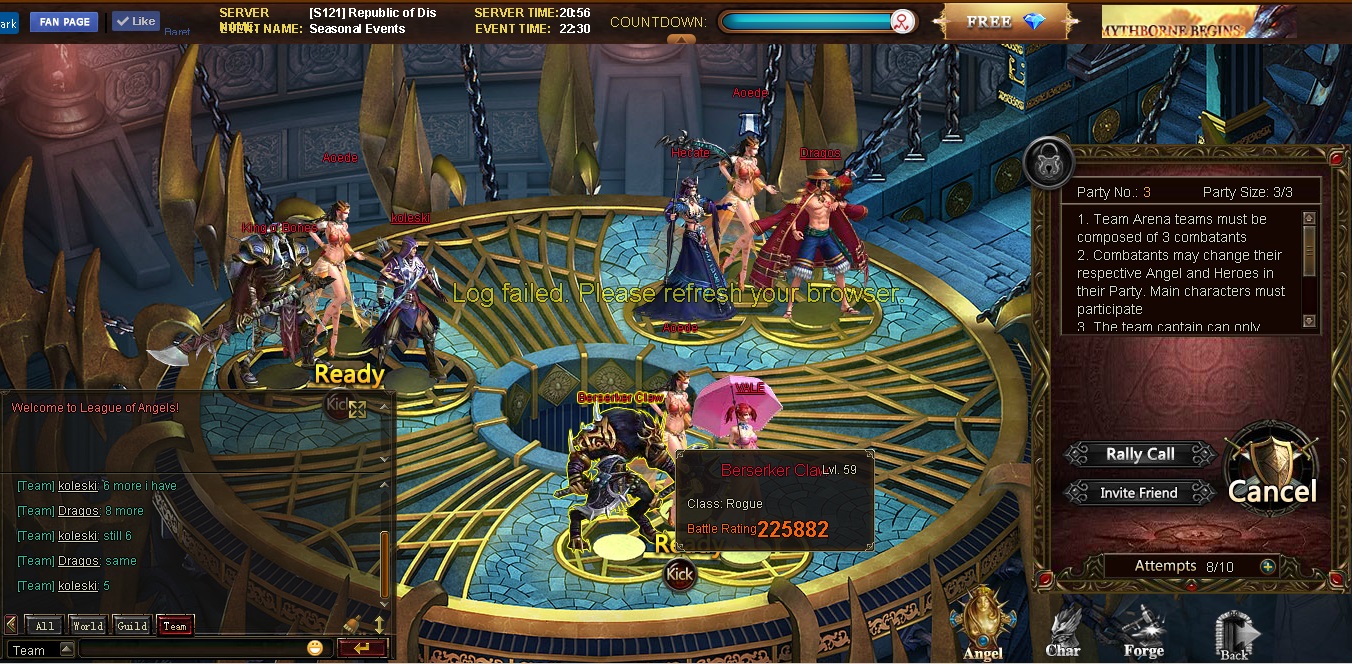This screenshot has height=664, width=1352.
Task: Kick the Berserker Claw party member
Action: pos(680,574)
